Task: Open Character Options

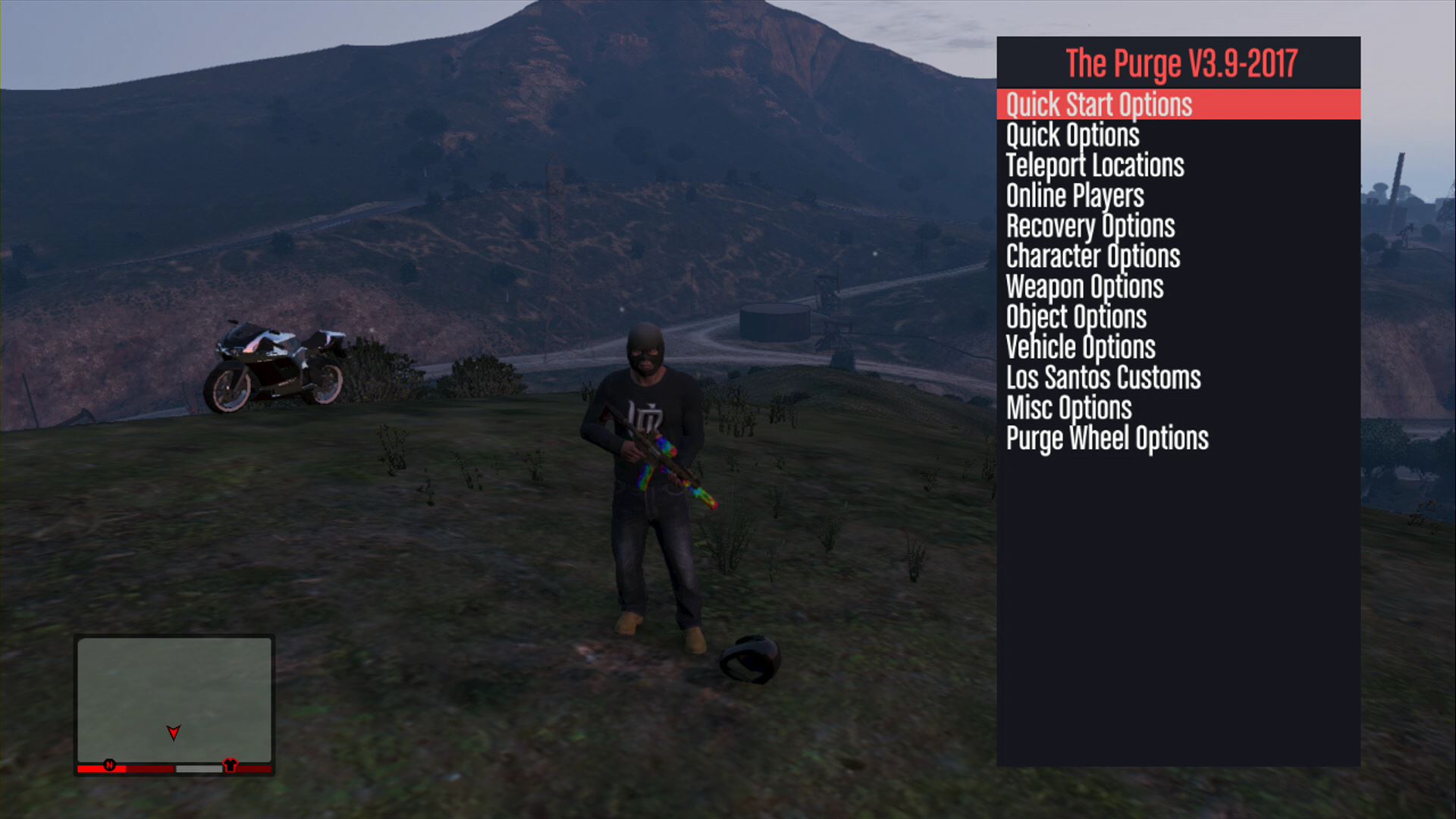Action: [1093, 256]
